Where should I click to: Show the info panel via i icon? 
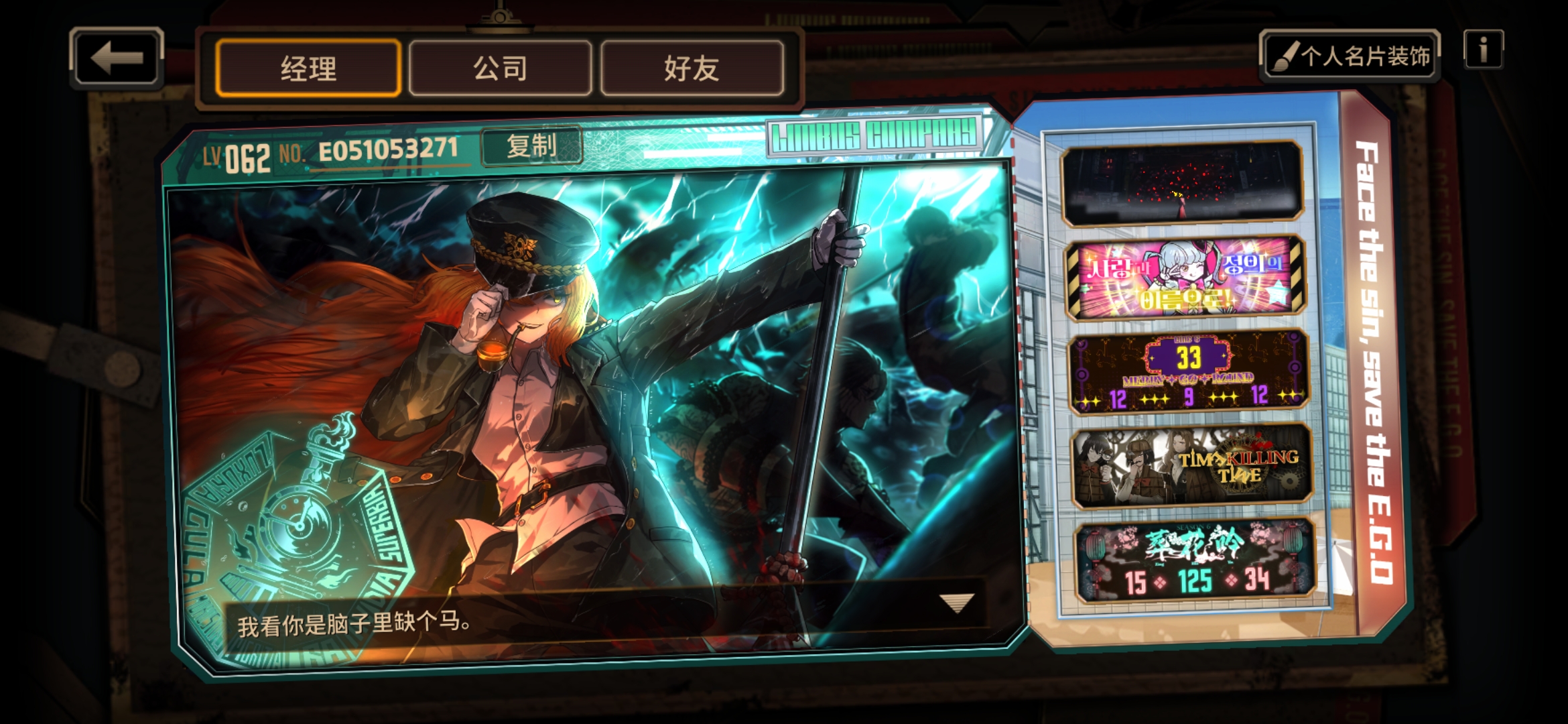pyautogui.click(x=1483, y=50)
